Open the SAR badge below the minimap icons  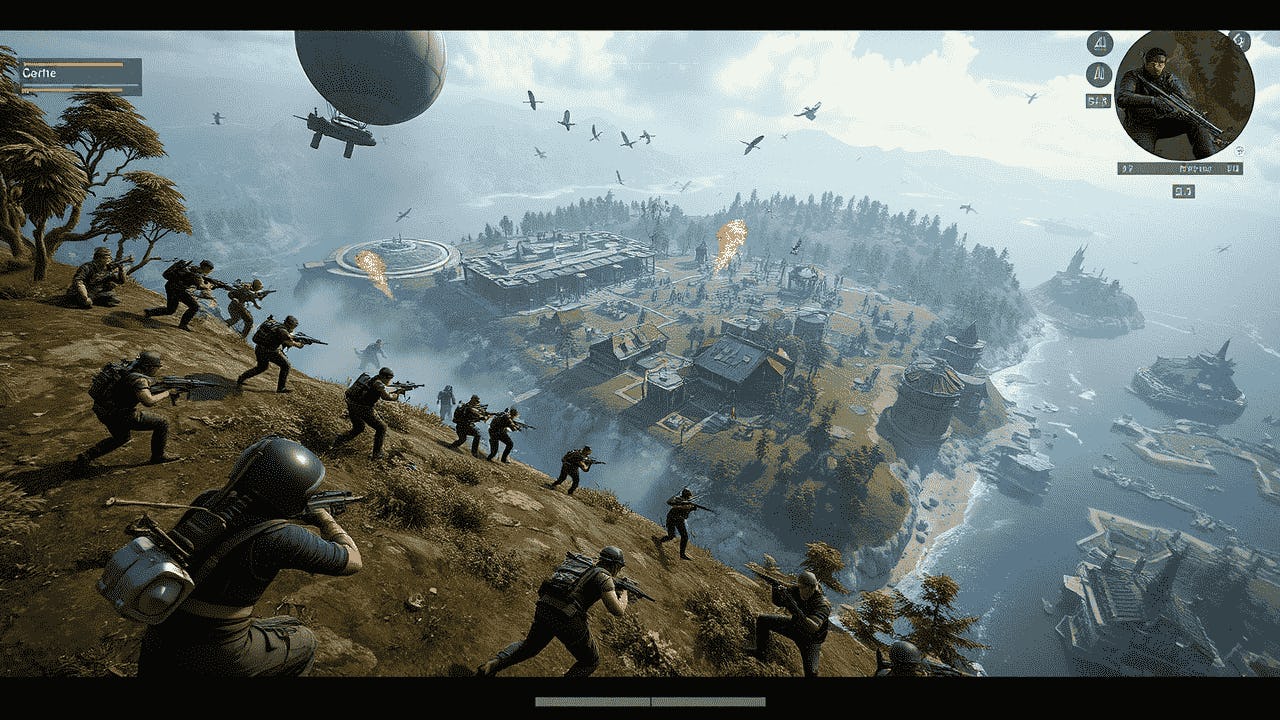coord(1097,99)
